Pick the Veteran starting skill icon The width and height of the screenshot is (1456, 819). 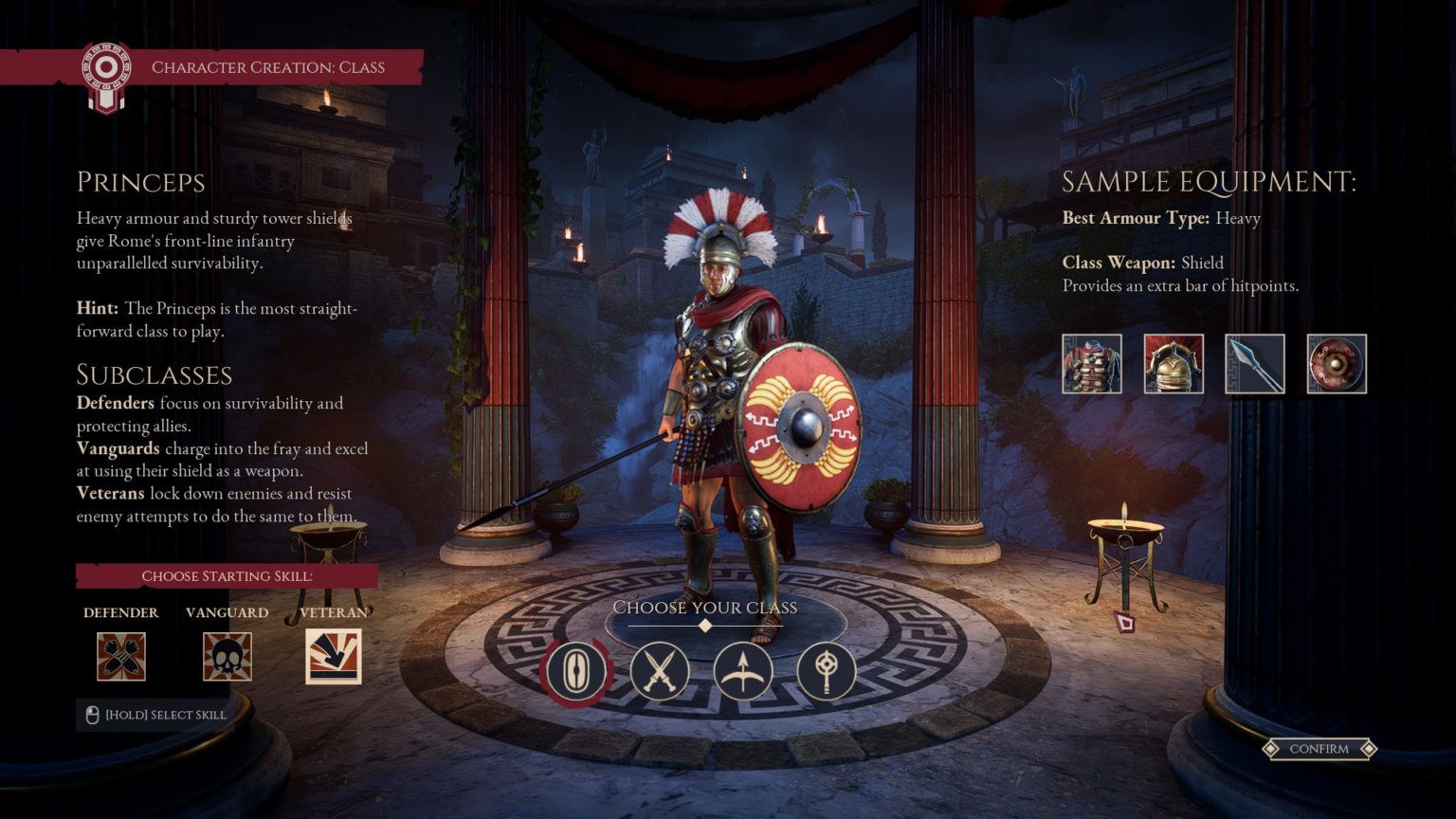[334, 656]
